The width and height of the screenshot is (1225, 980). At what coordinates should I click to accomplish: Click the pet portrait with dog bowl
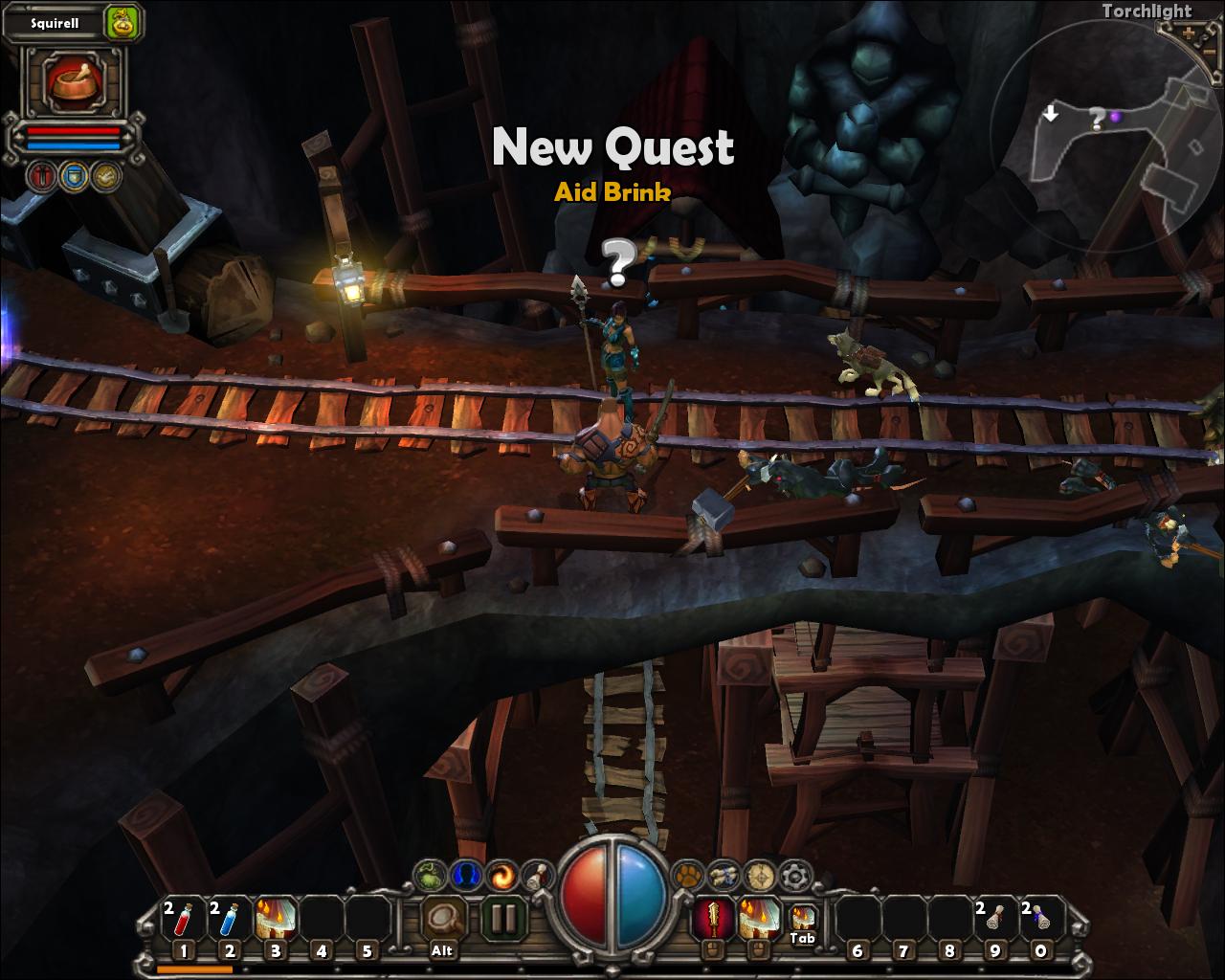click(75, 83)
